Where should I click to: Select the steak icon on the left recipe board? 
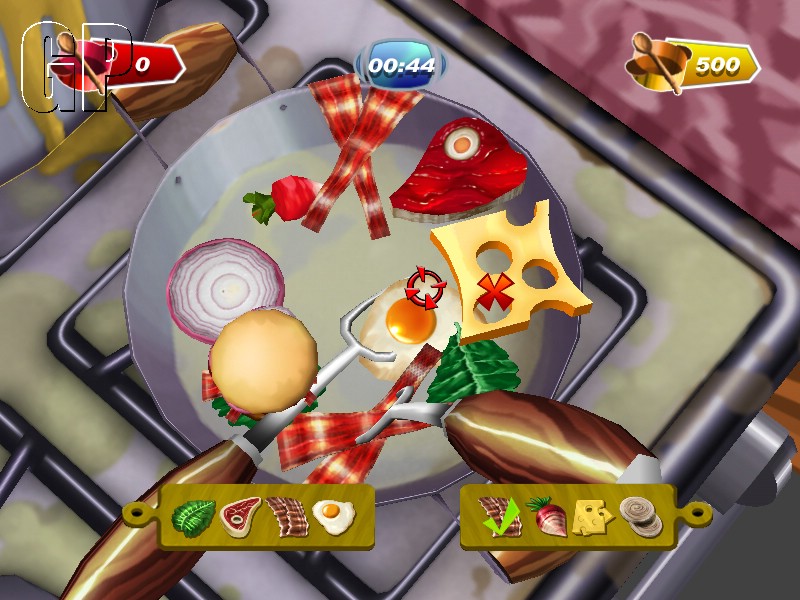pos(240,517)
